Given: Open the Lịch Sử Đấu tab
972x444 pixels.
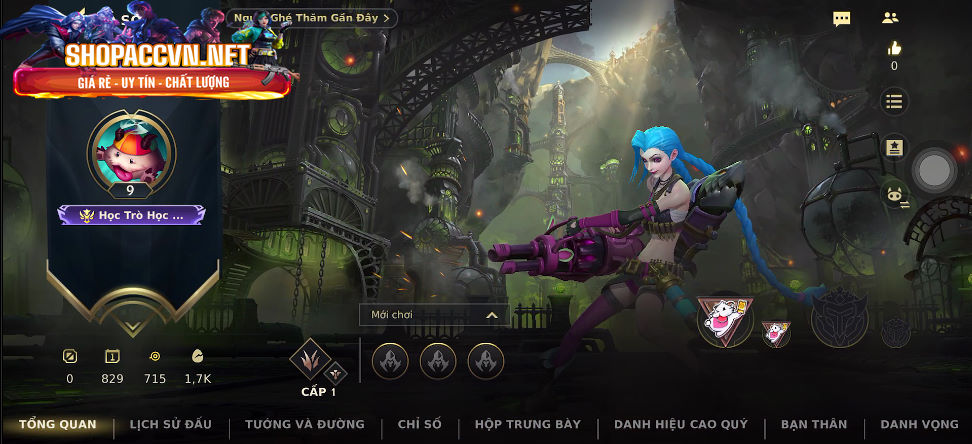Looking at the screenshot, I should [170, 425].
